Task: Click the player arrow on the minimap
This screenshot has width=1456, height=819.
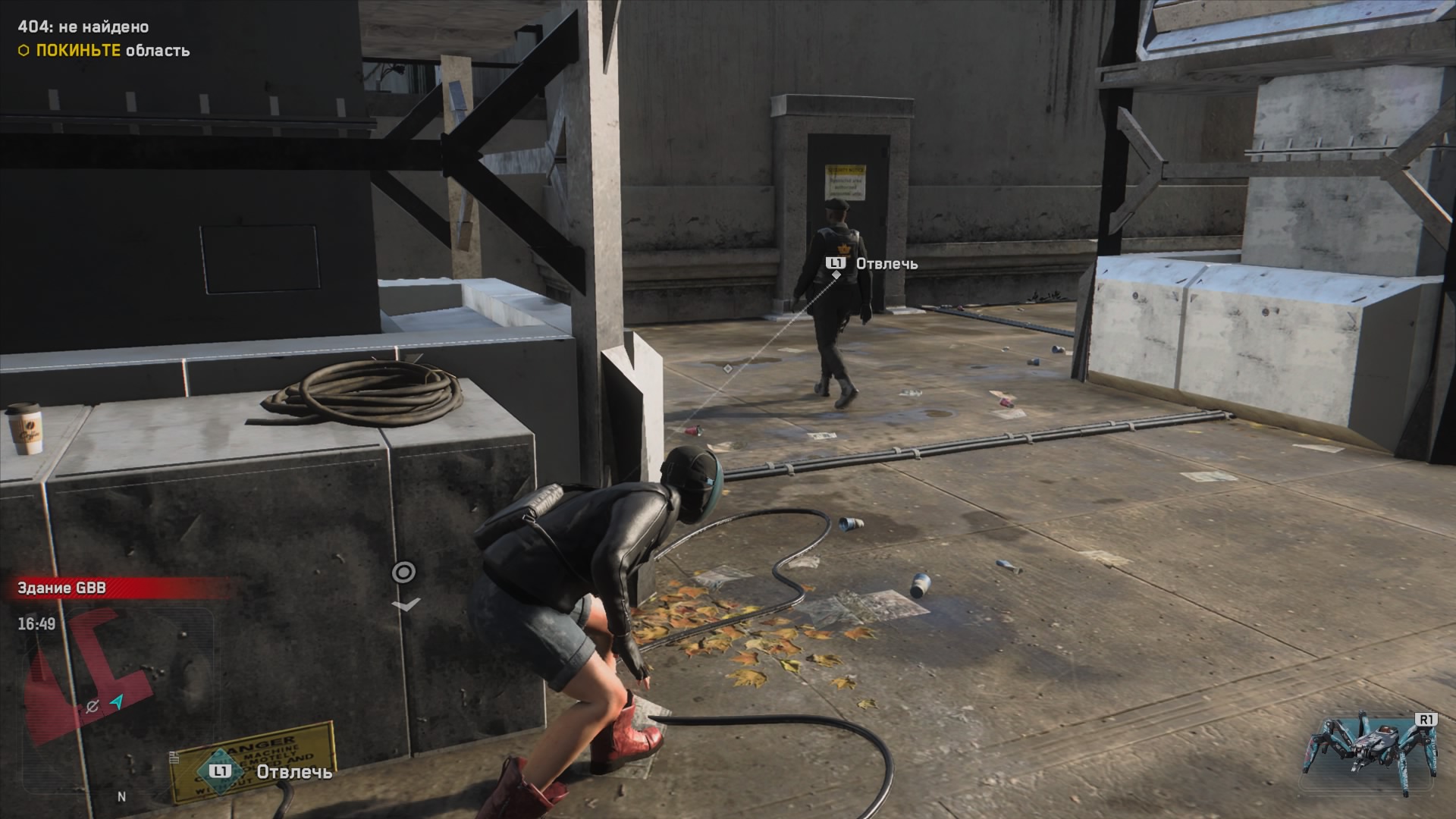Action: click(116, 702)
